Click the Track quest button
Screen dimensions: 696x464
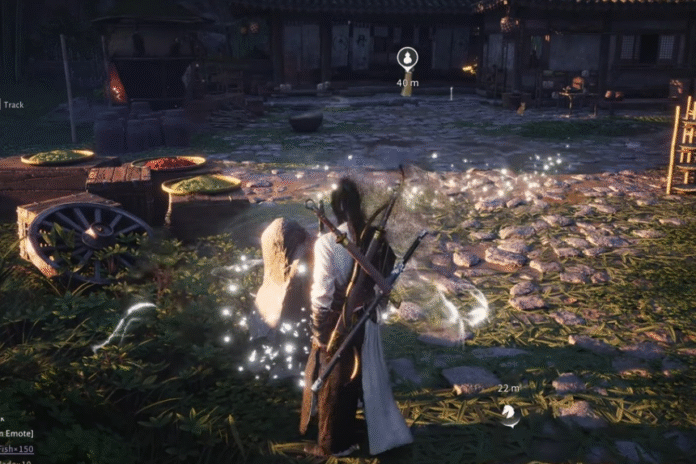tap(11, 104)
